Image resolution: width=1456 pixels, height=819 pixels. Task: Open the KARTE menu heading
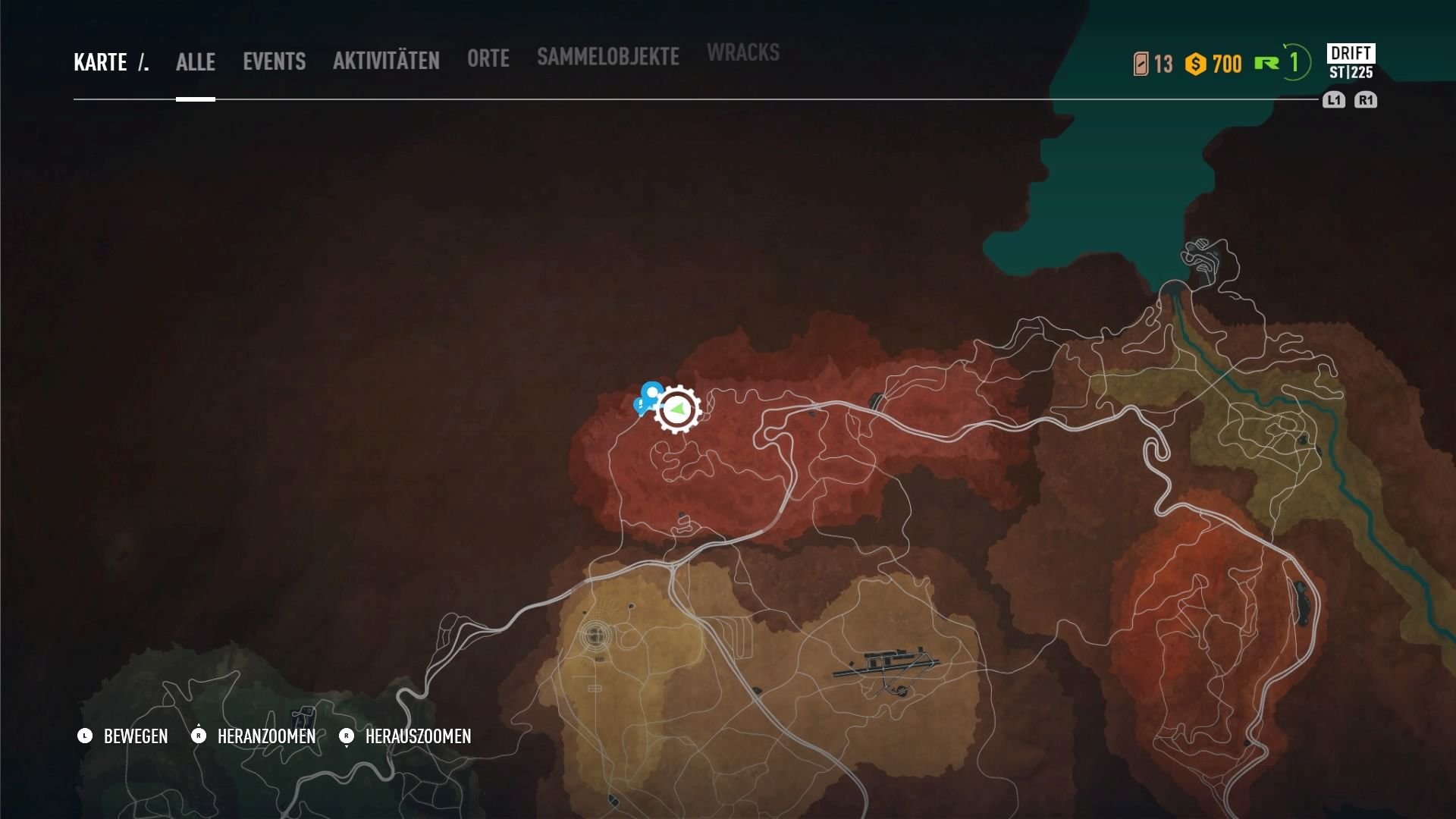pos(99,62)
